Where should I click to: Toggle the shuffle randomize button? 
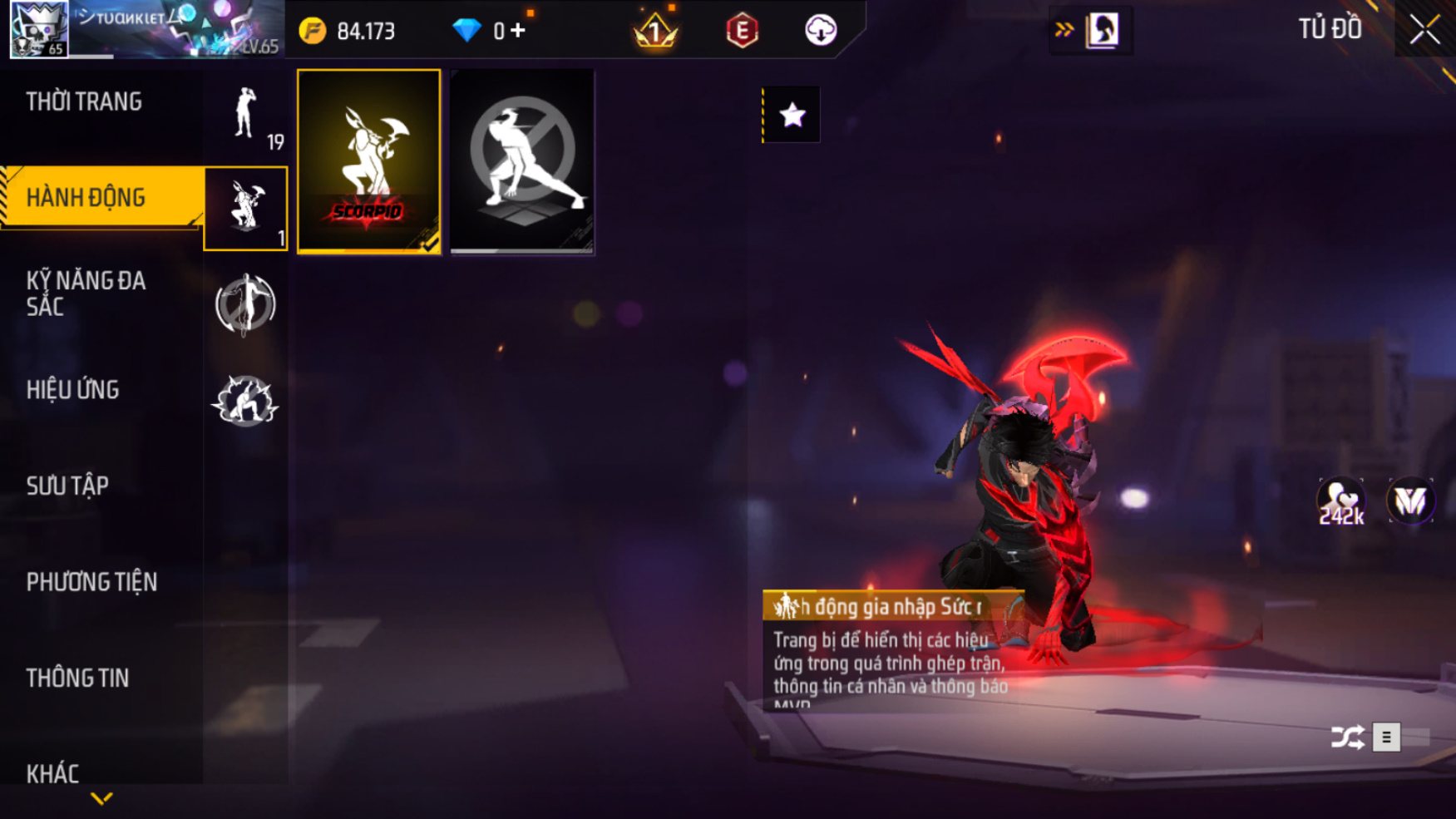pos(1347,738)
